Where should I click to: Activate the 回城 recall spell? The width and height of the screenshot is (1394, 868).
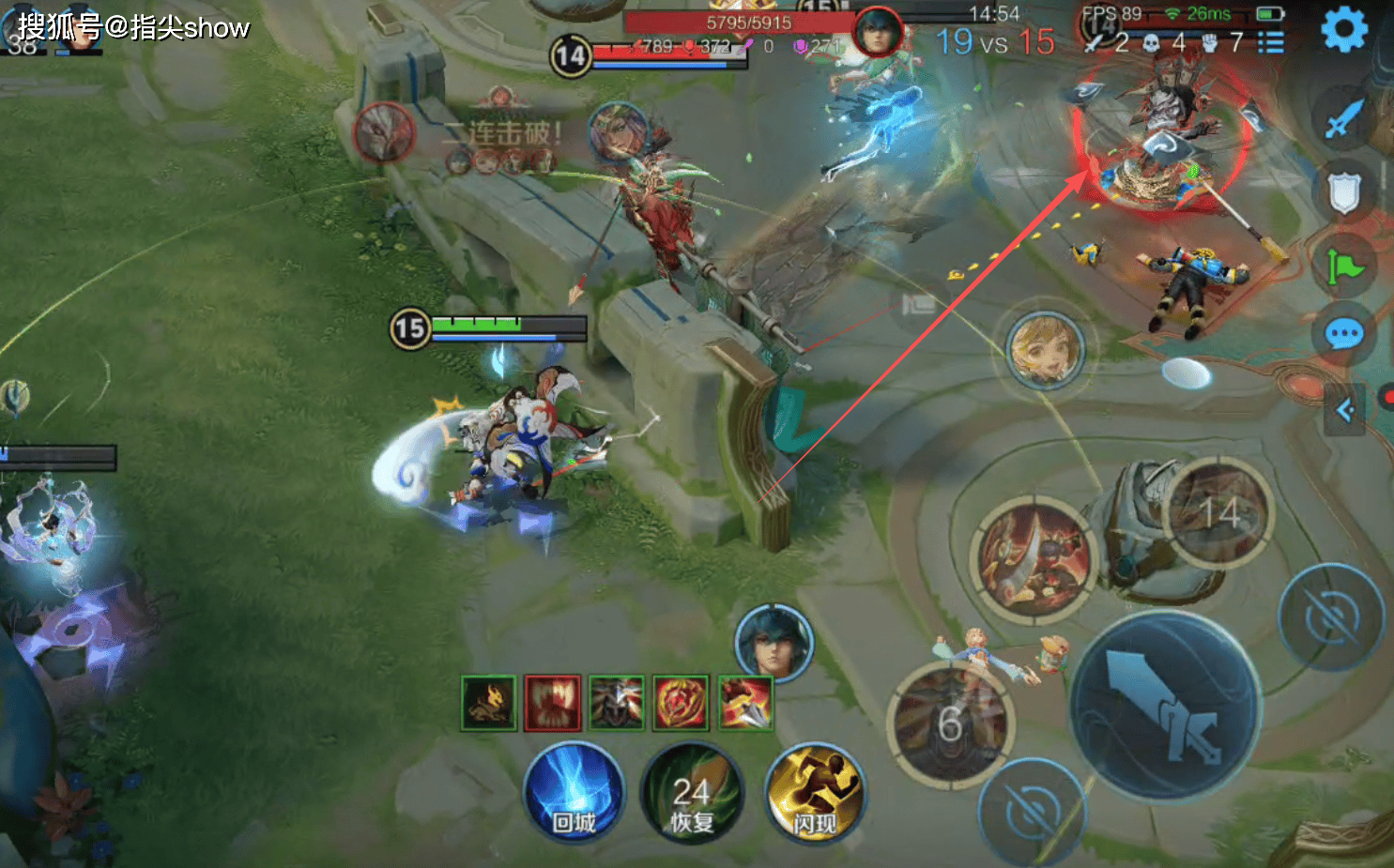pos(574,791)
